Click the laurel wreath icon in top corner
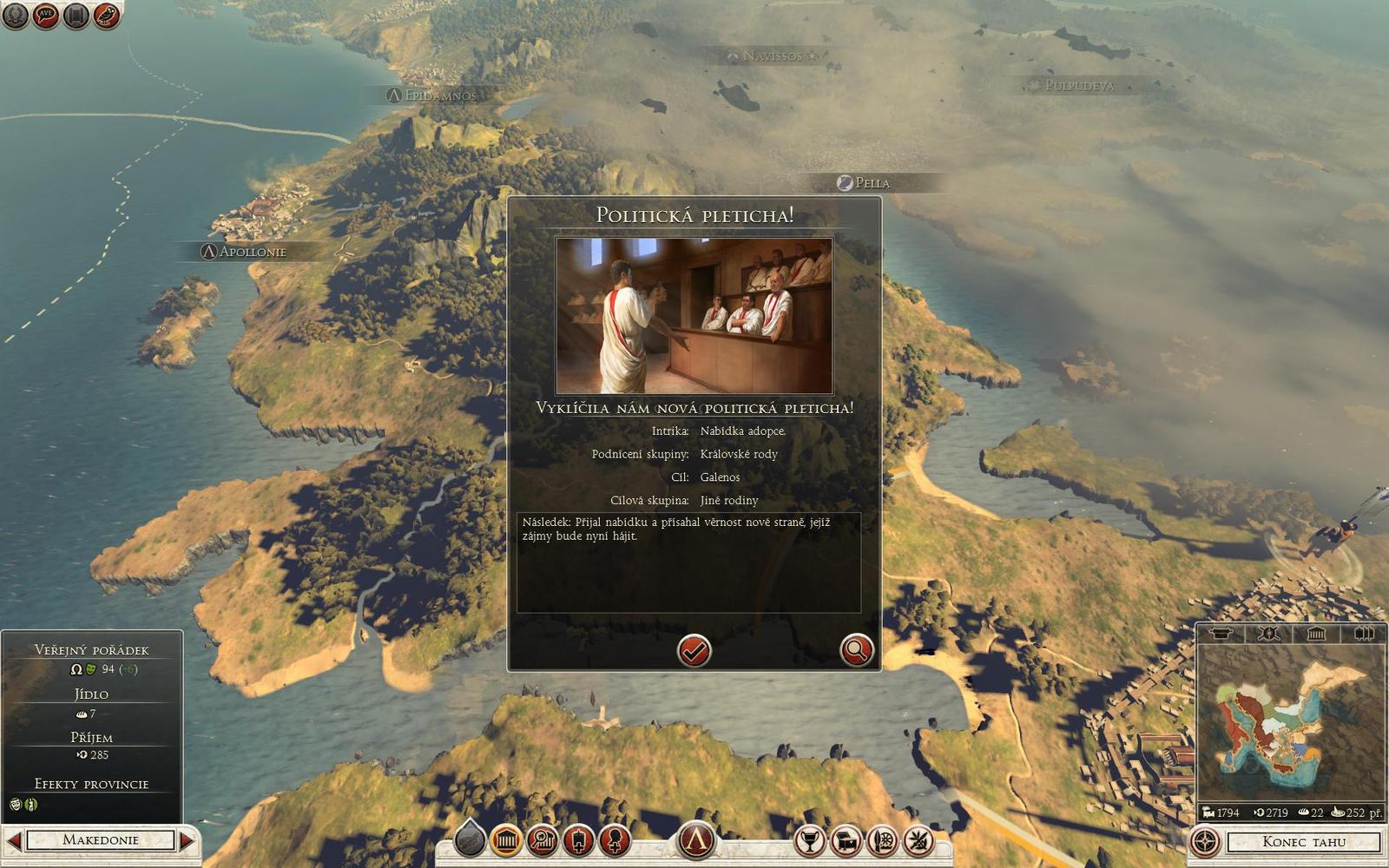The image size is (1389, 868). [x=15, y=15]
